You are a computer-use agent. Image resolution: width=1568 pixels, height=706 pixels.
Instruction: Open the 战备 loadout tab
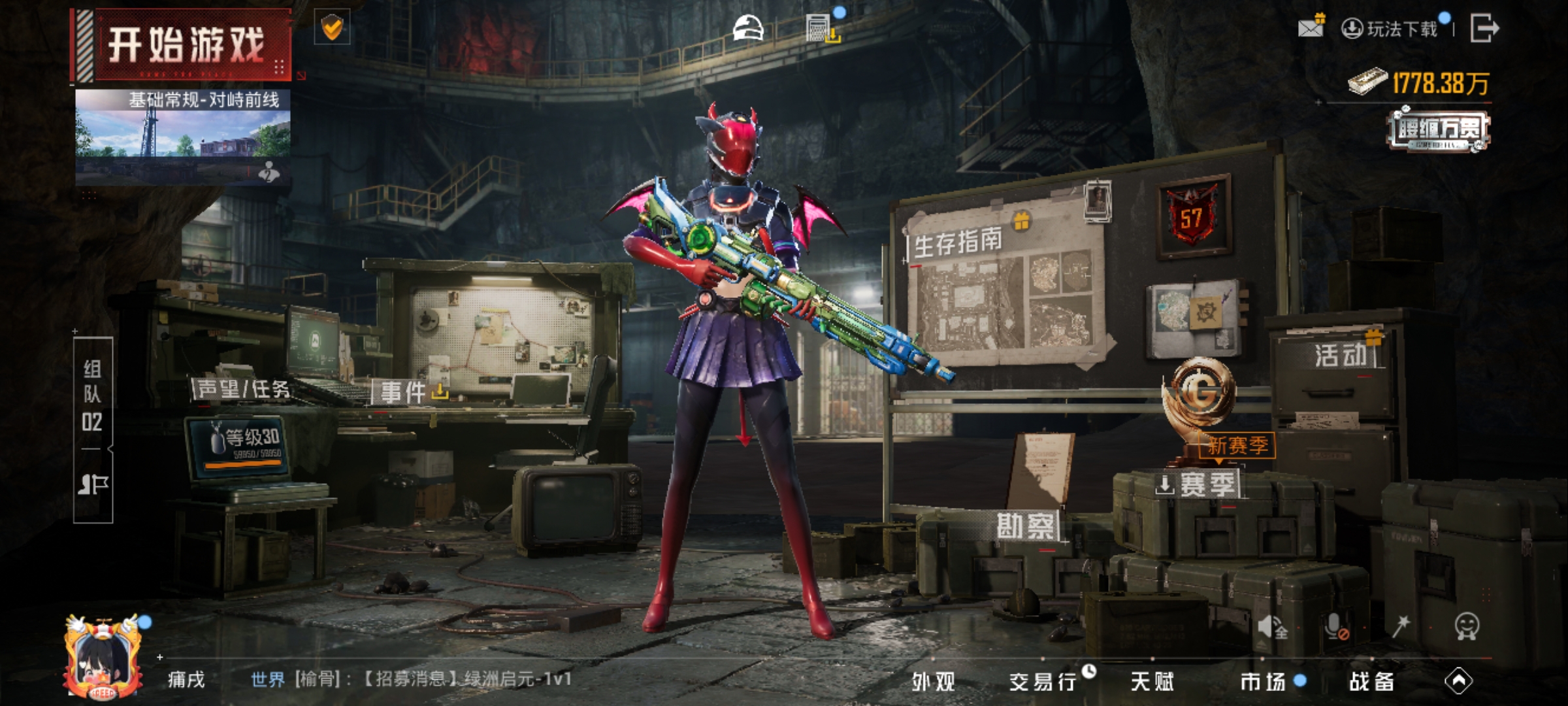[1372, 682]
